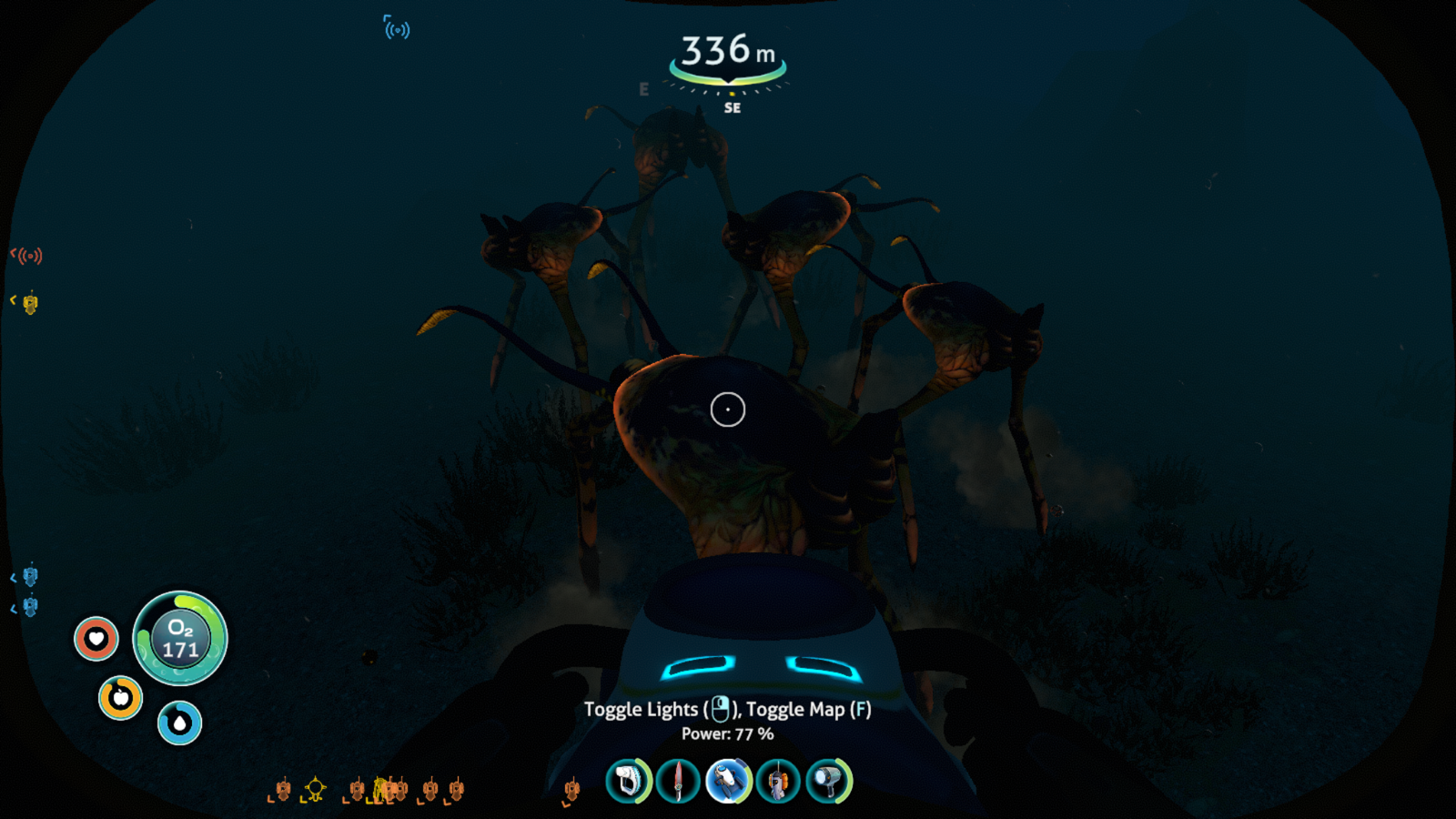Image resolution: width=1456 pixels, height=819 pixels.
Task: Select the yellow beacon marker under the red signal
Action: tap(30, 303)
